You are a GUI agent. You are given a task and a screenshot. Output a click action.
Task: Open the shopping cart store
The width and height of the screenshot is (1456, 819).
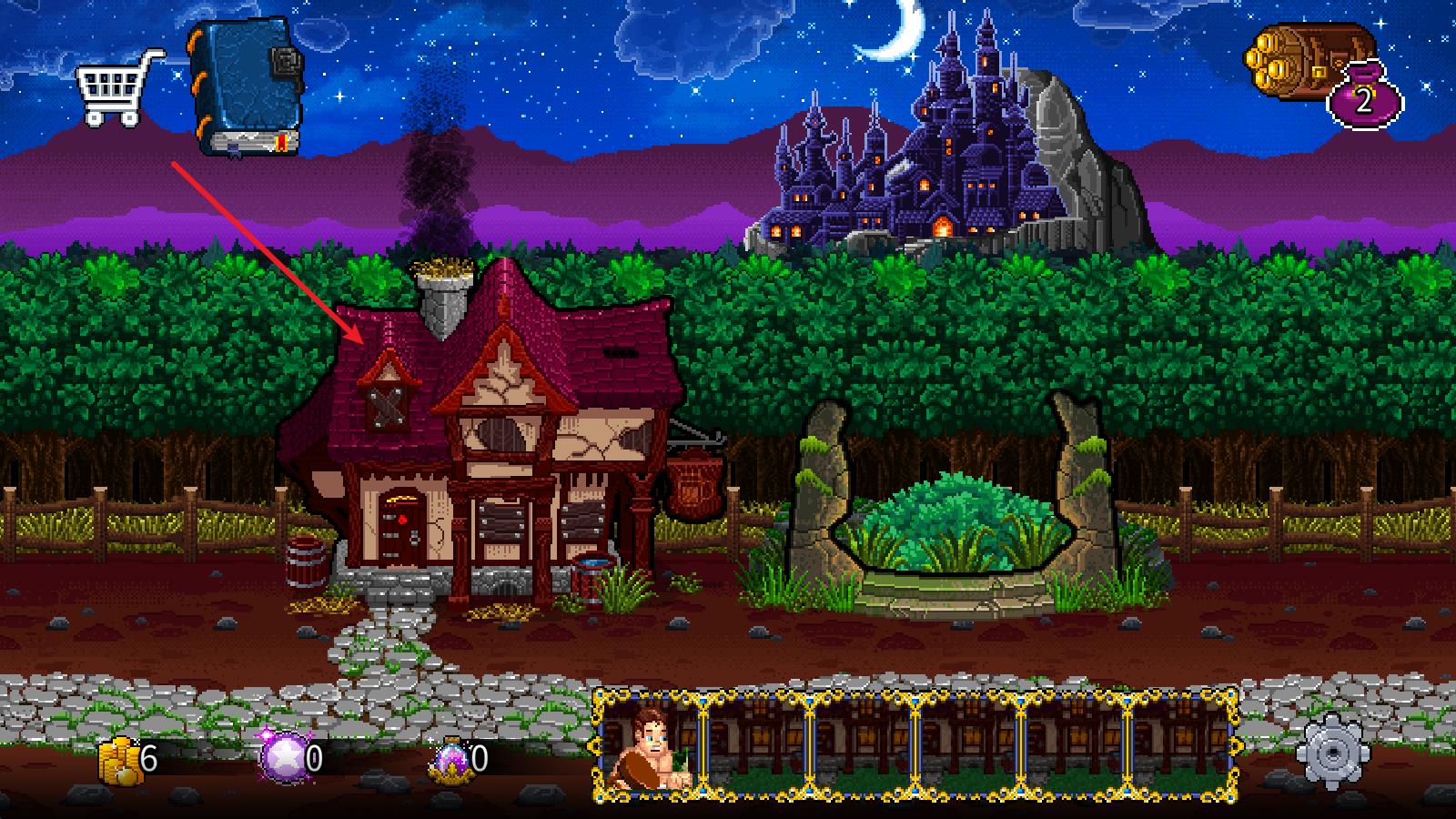[x=115, y=88]
